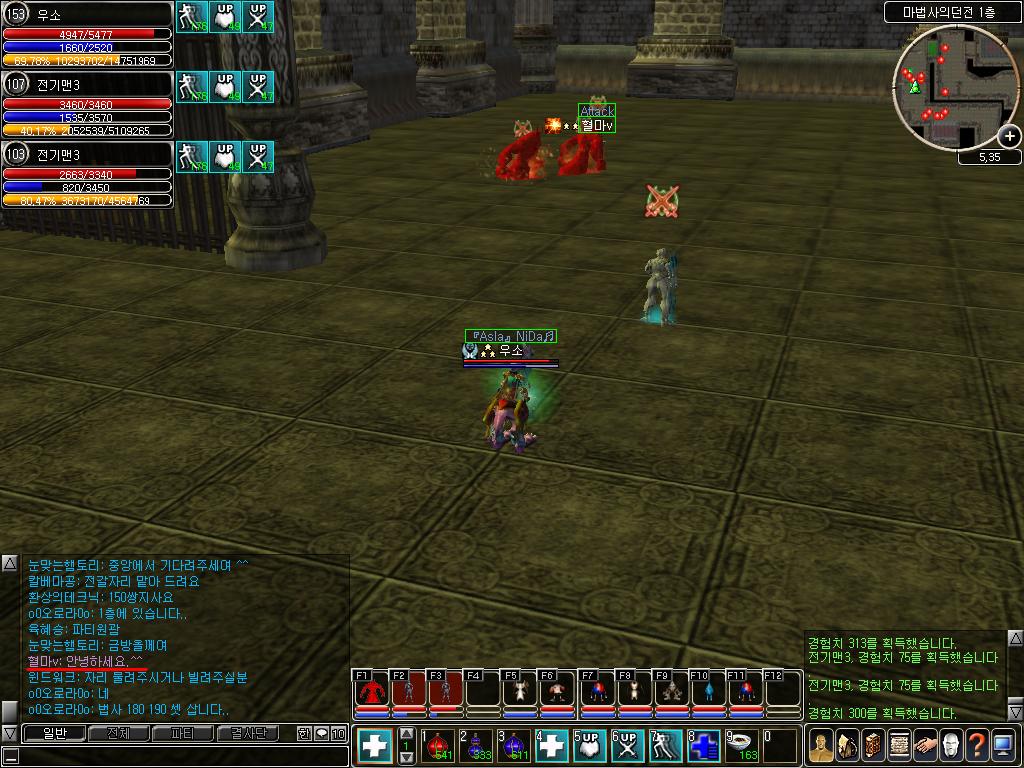Screen dimensions: 1024x768
Task: Use the food bowl item in slot 9
Action: tap(741, 746)
